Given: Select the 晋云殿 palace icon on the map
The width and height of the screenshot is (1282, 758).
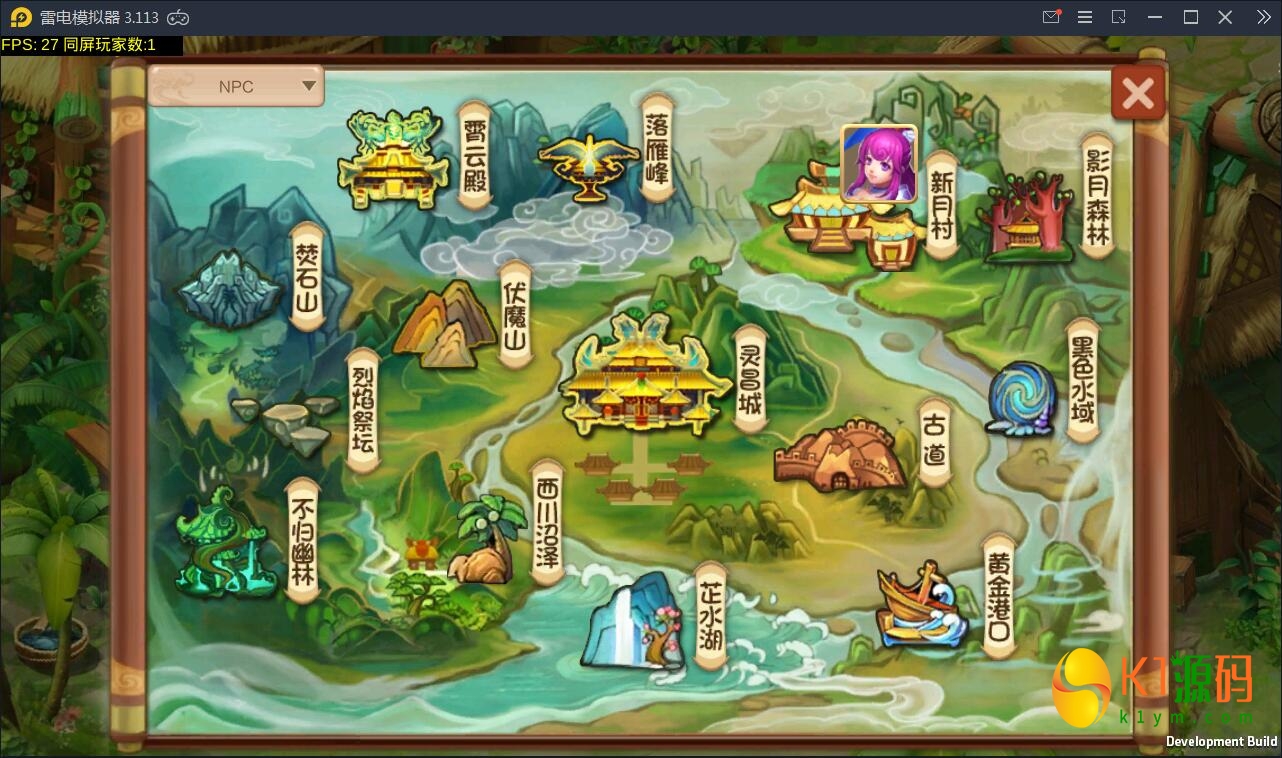Looking at the screenshot, I should tap(394, 160).
